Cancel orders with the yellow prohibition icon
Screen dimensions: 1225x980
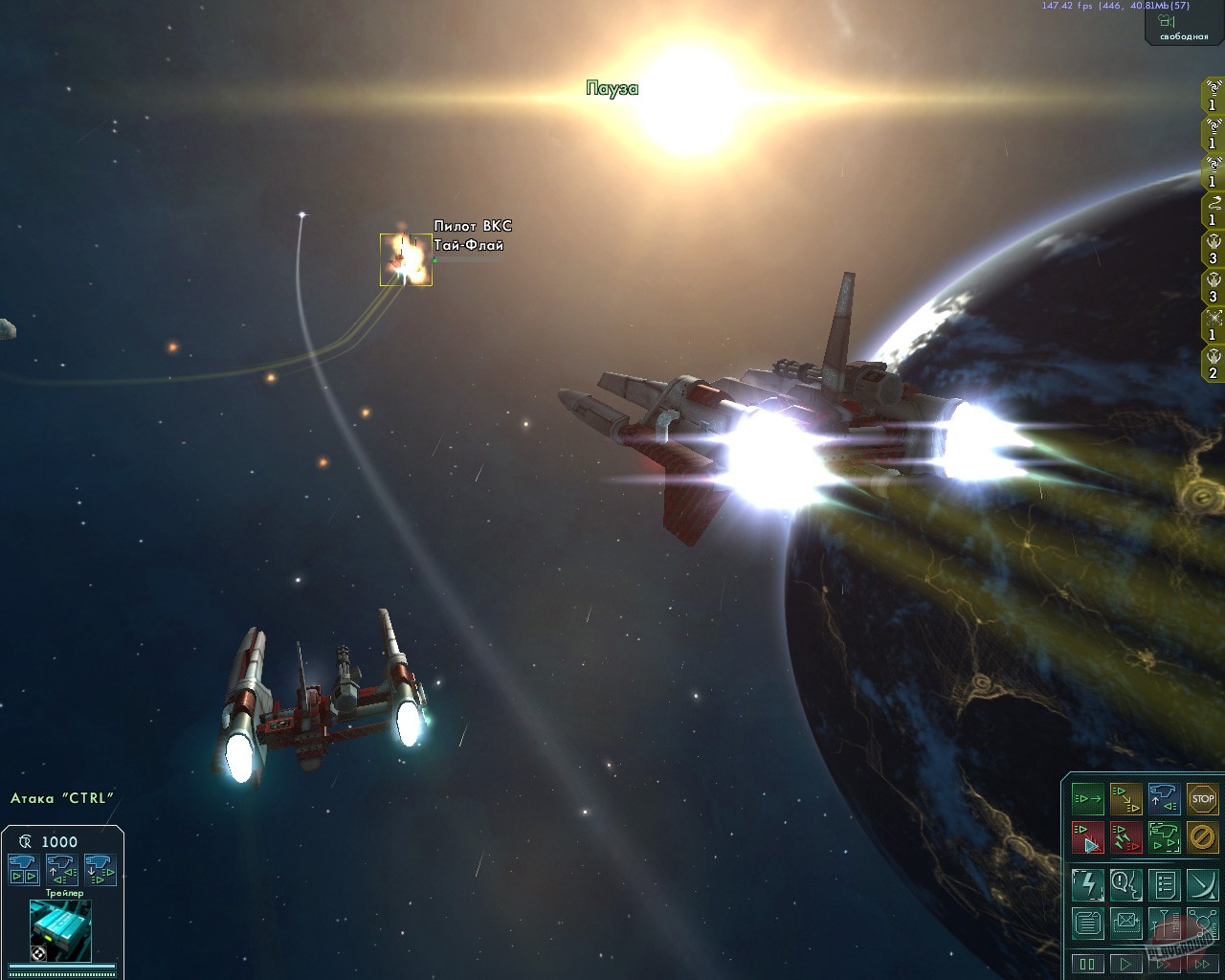[1203, 836]
